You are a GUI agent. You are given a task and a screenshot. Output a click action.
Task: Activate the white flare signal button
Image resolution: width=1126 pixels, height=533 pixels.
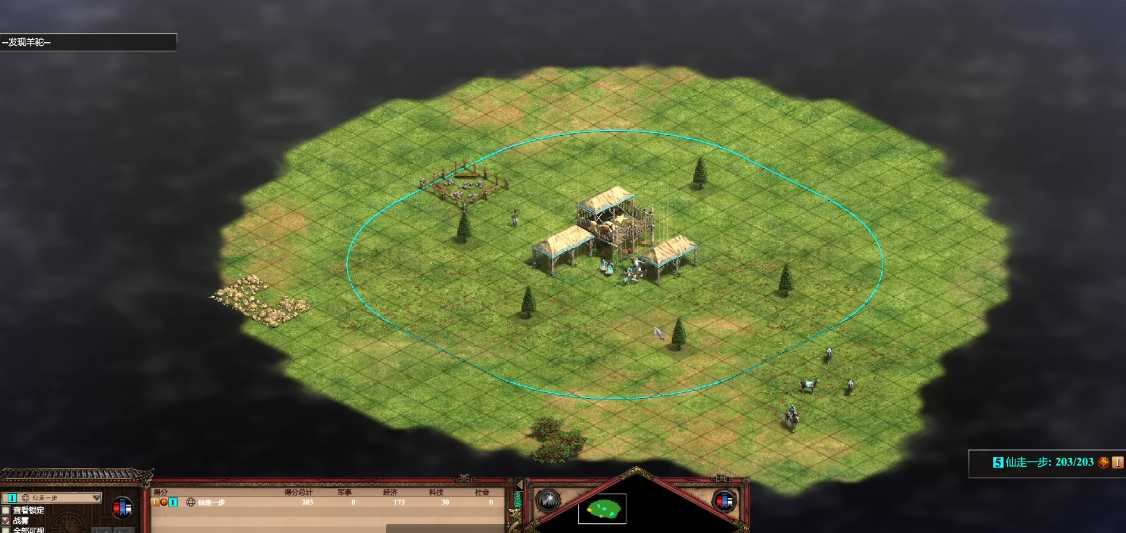(x=546, y=500)
